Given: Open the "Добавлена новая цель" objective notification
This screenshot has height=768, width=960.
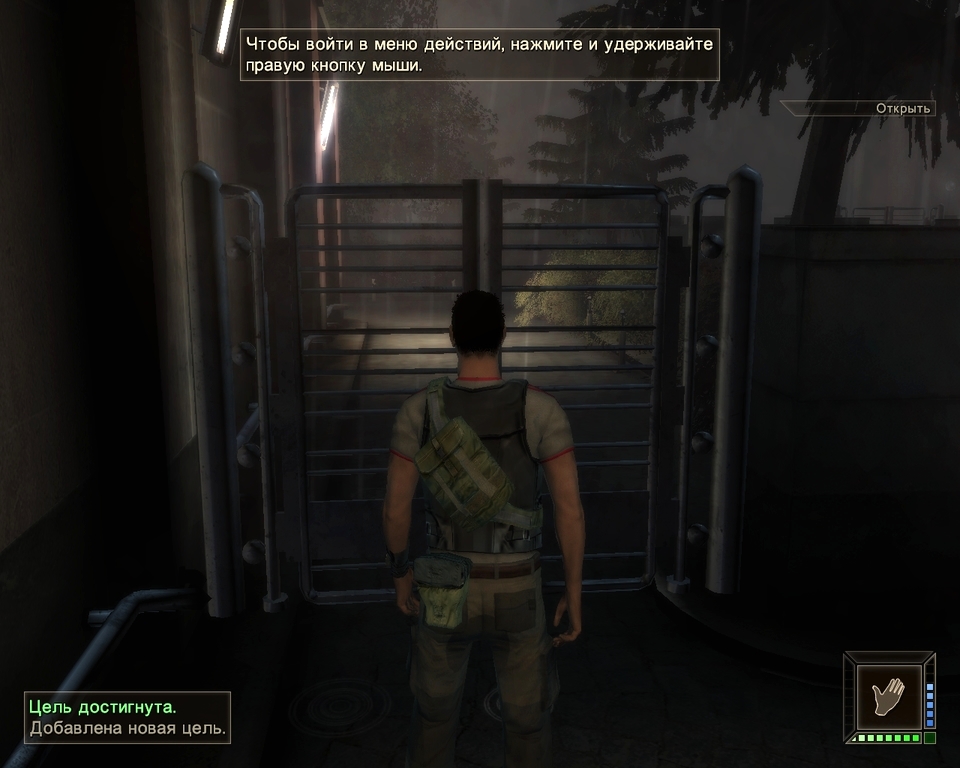Looking at the screenshot, I should [x=128, y=729].
